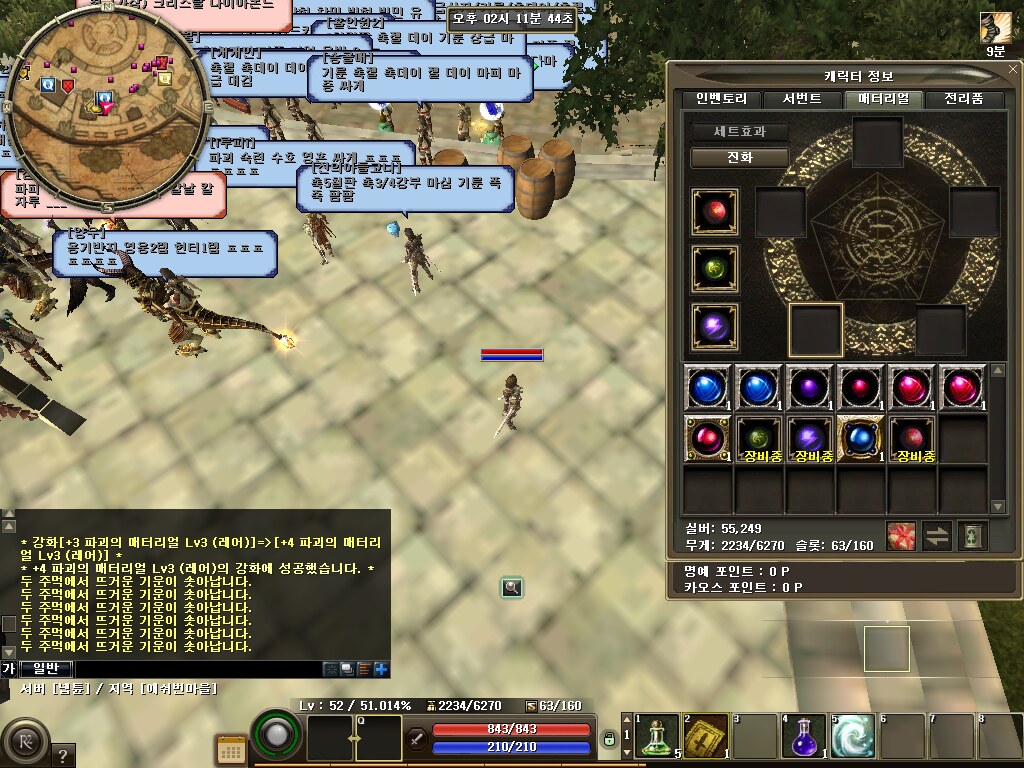
Task: Select the equipped green orb material
Action: pos(715,269)
